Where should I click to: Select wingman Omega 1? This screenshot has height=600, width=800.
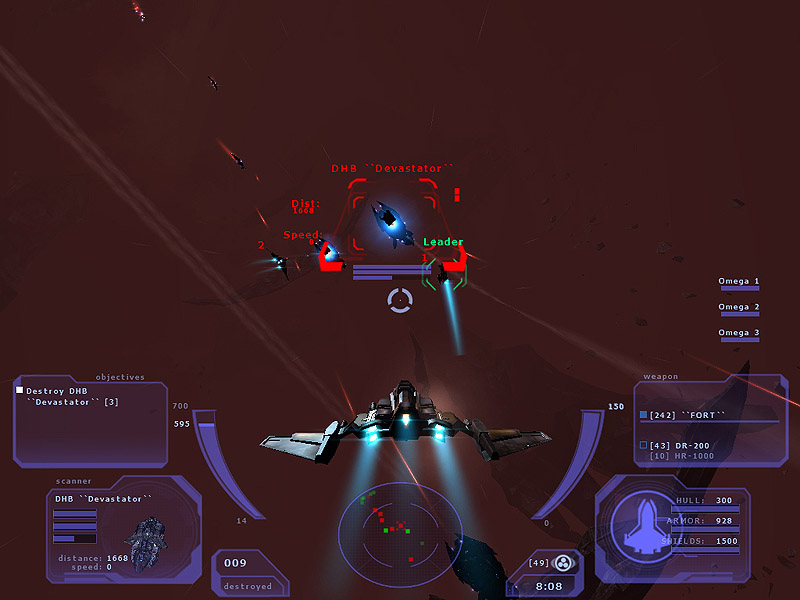739,285
